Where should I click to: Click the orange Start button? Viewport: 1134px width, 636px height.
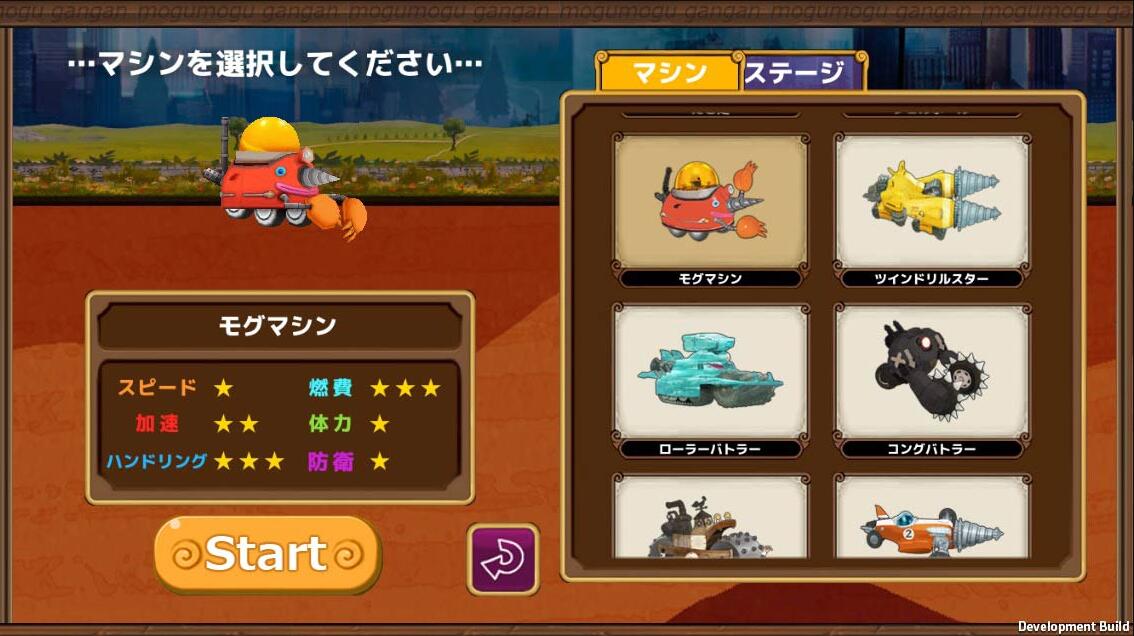click(267, 554)
